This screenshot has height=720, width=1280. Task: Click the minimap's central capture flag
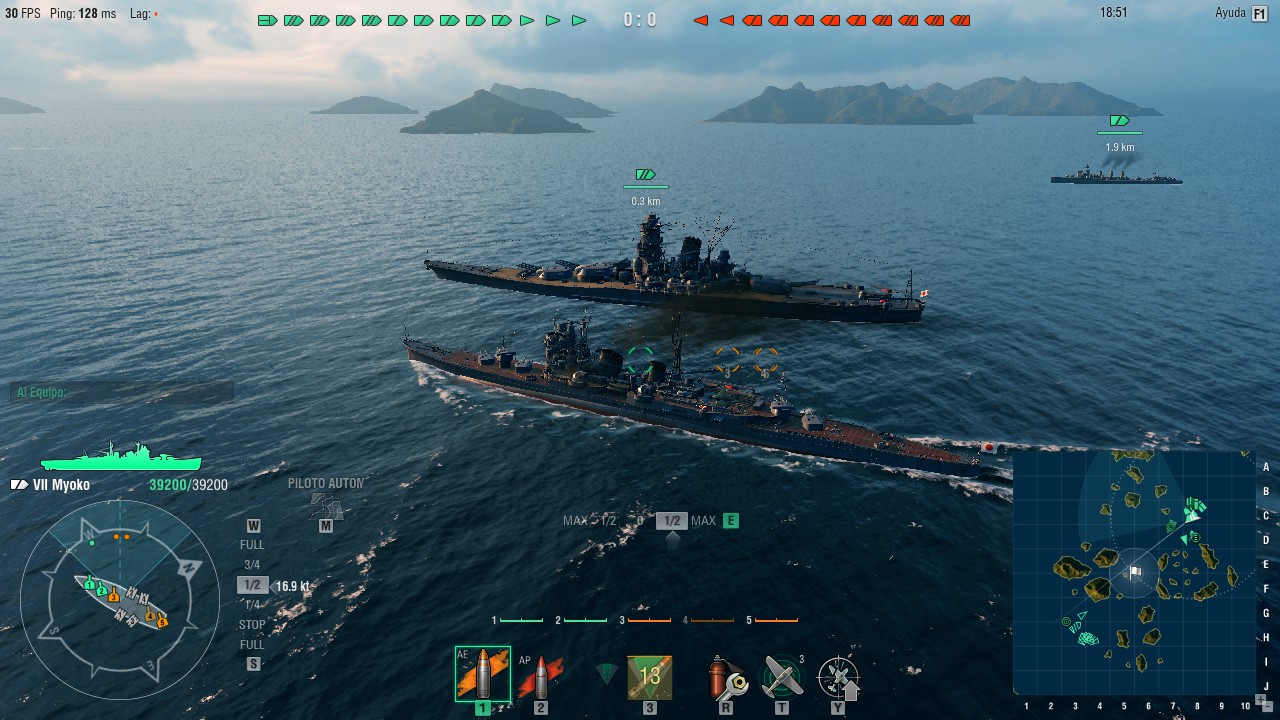pos(1134,573)
